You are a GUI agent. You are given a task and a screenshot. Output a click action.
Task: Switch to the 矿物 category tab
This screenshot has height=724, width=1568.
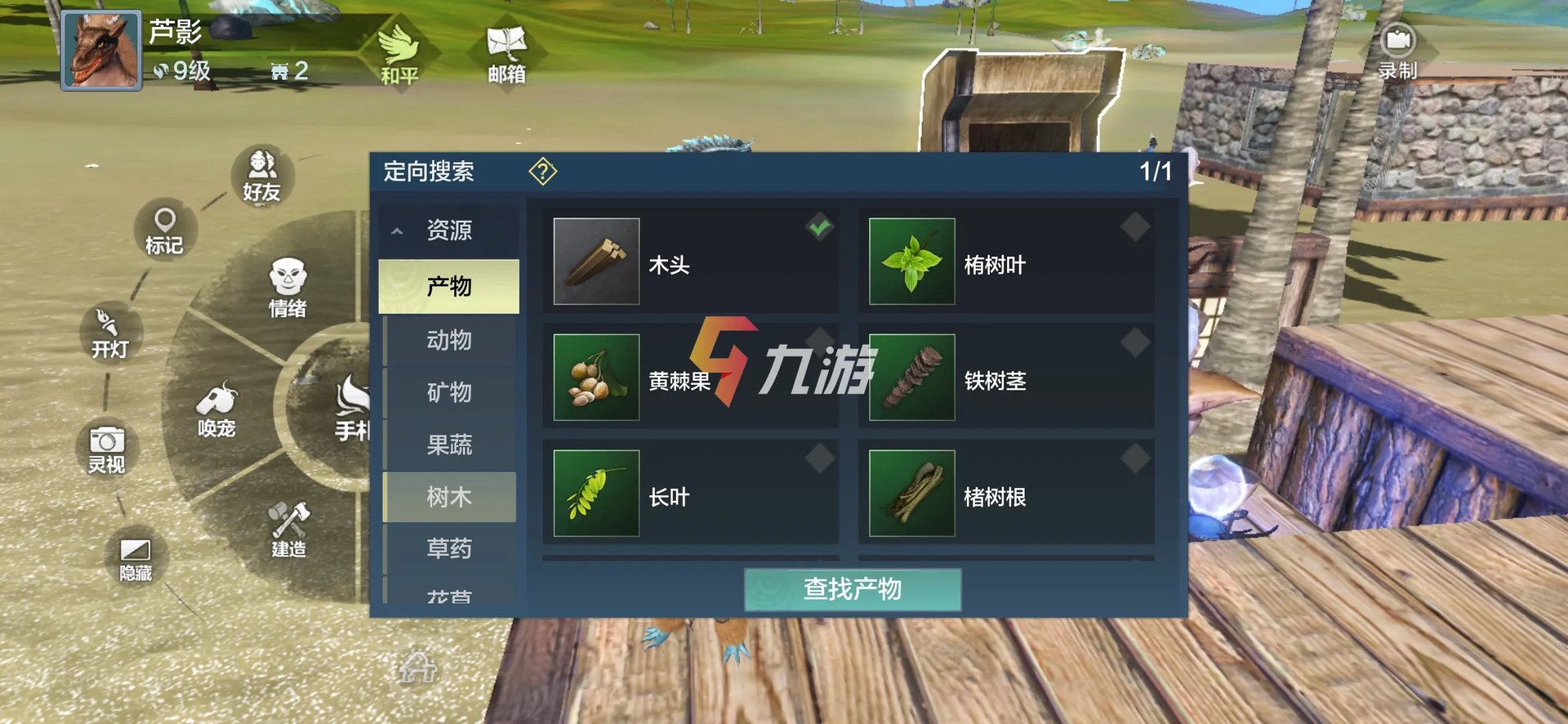(x=449, y=393)
